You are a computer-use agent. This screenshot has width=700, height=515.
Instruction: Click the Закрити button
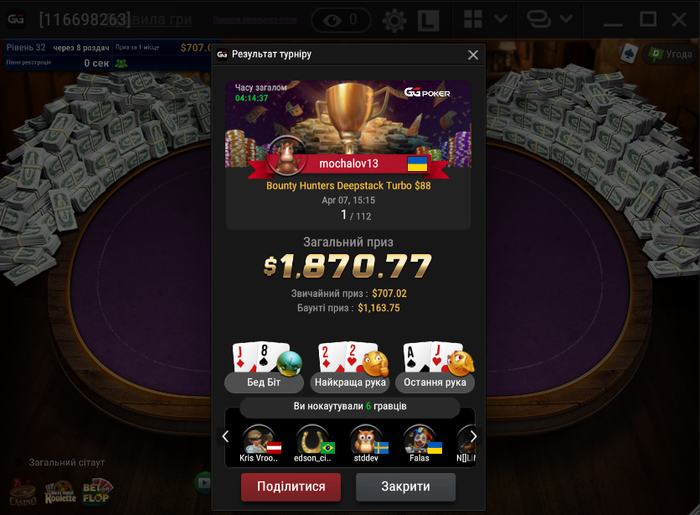tap(405, 487)
